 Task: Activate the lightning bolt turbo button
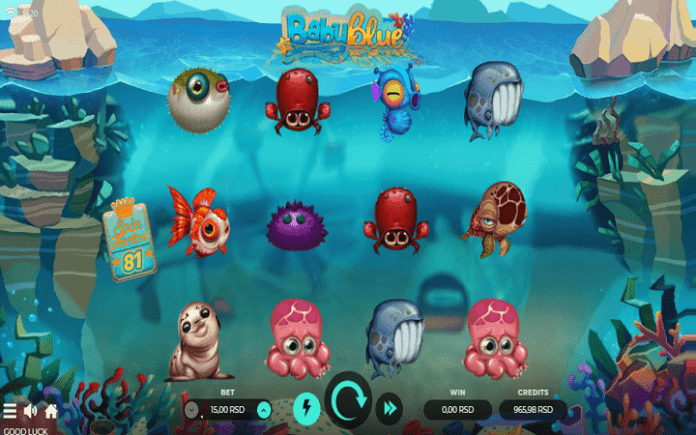pos(306,407)
